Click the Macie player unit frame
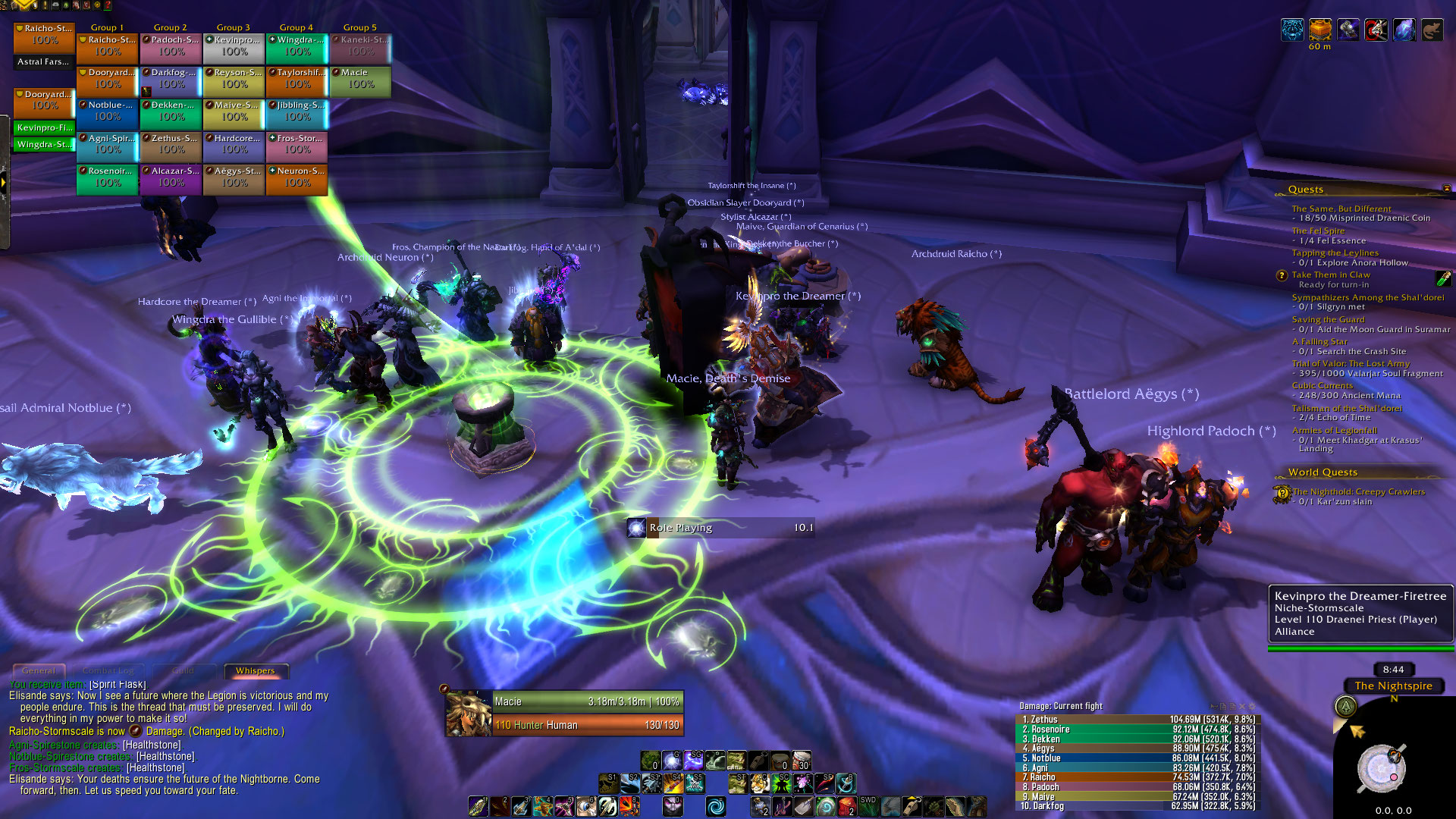The width and height of the screenshot is (1456, 819). [x=565, y=713]
